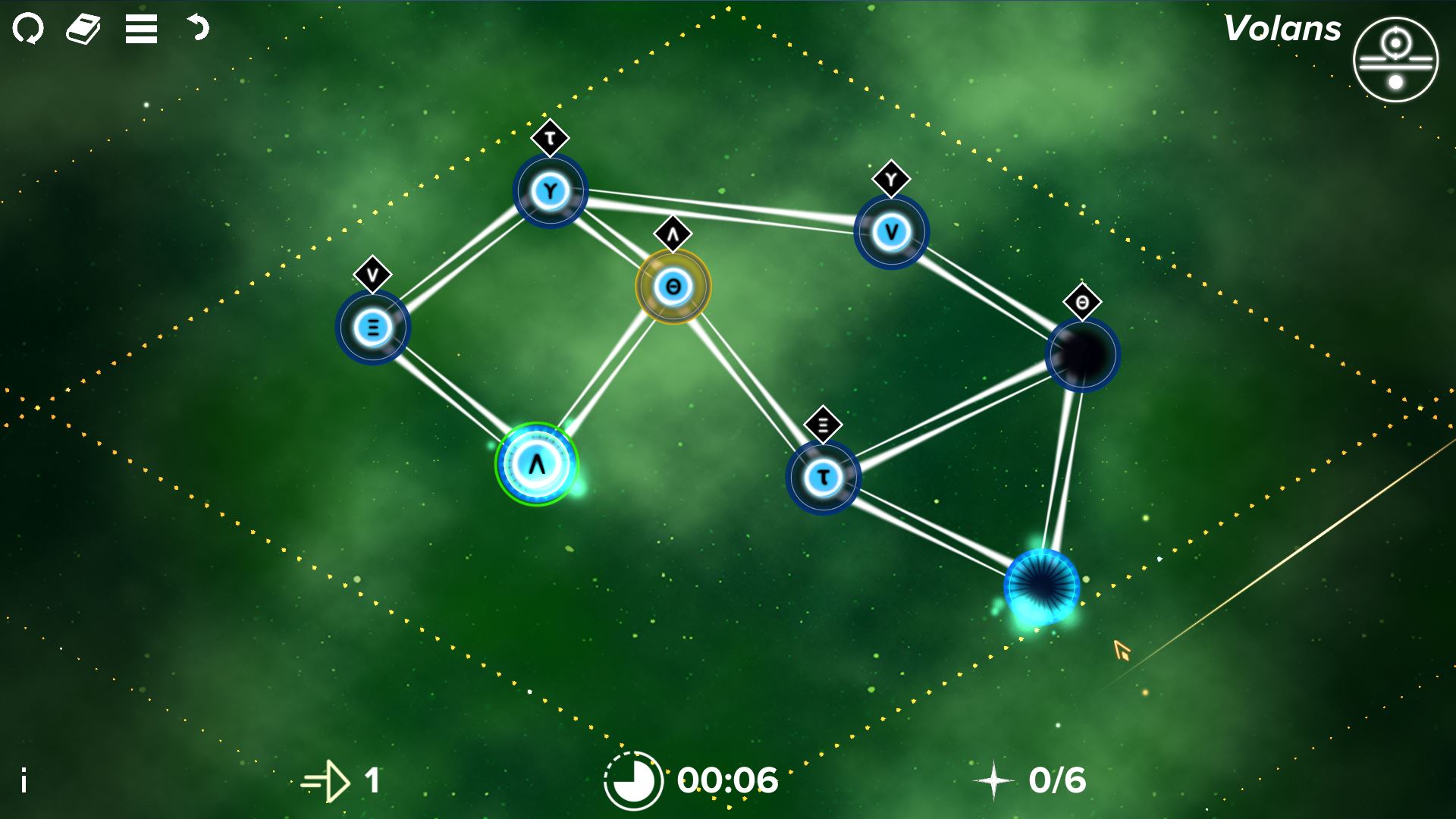
Task: Select the golden Θ star node
Action: click(x=672, y=287)
